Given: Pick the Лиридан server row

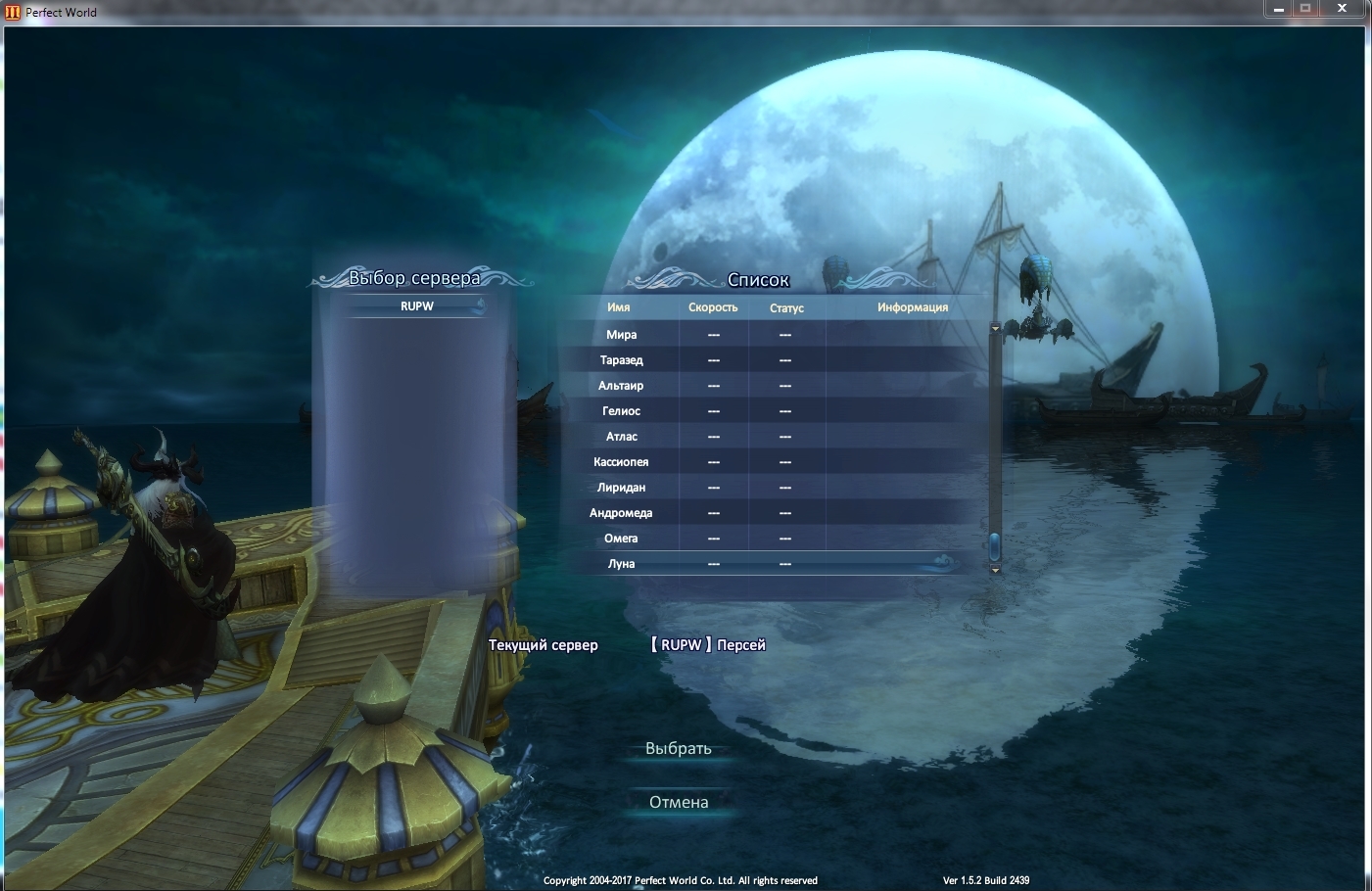Looking at the screenshot, I should tap(621, 488).
